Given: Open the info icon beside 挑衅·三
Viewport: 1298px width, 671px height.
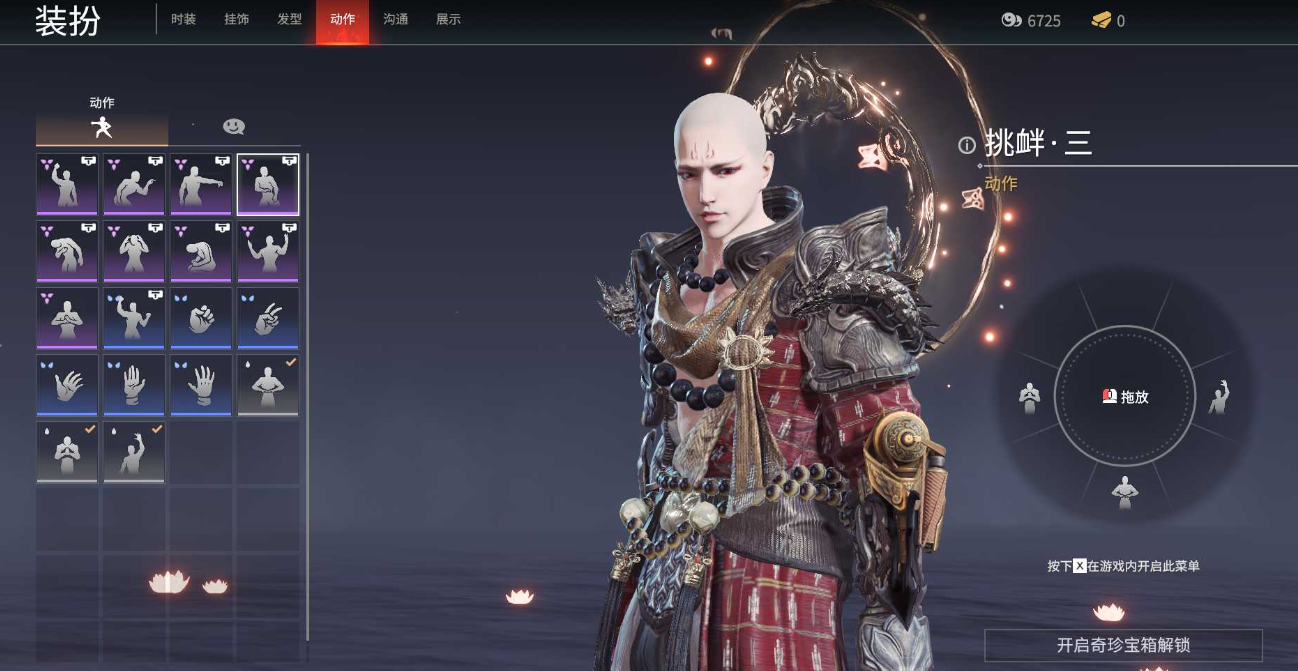Looking at the screenshot, I should [966, 145].
